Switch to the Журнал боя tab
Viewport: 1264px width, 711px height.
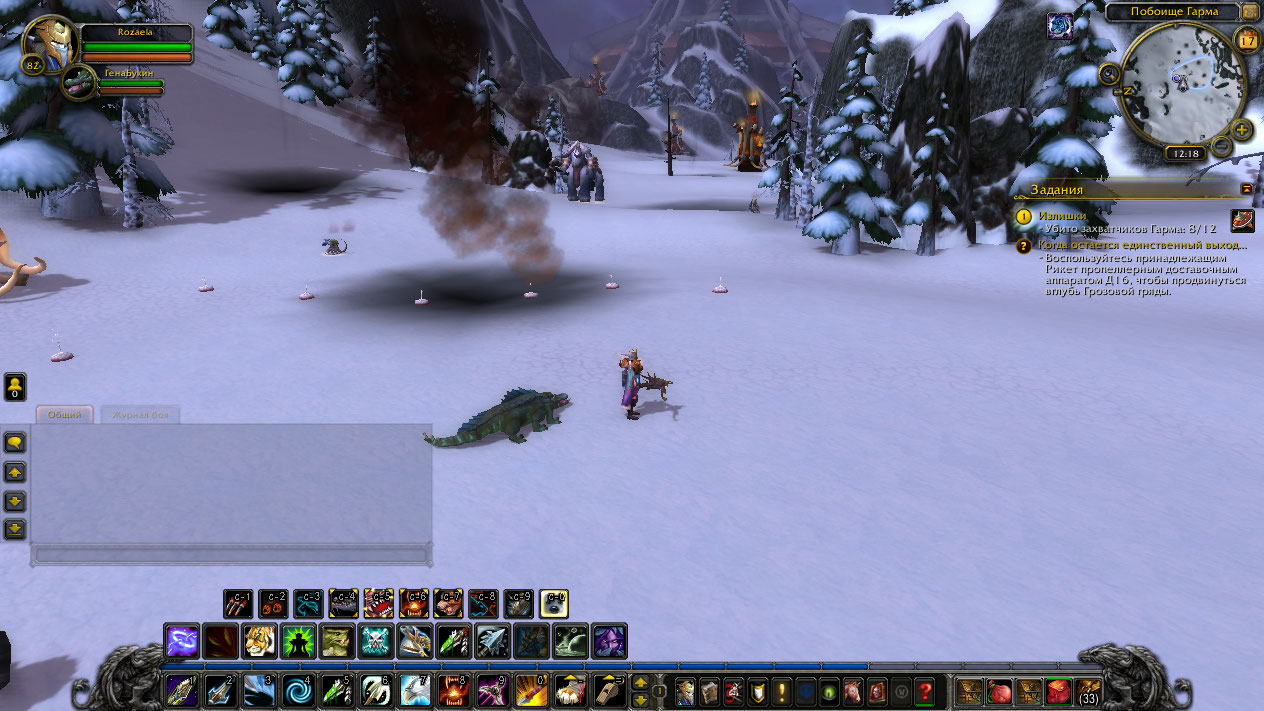140,414
